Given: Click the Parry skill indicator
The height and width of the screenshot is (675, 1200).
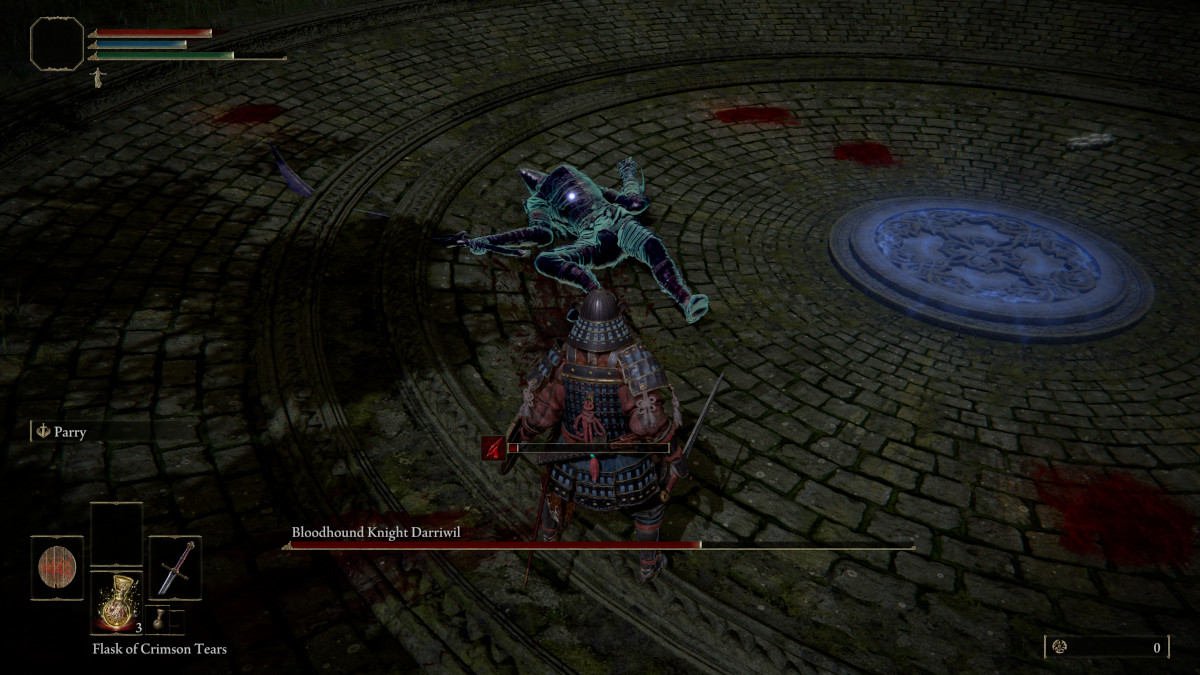Looking at the screenshot, I should pos(62,432).
